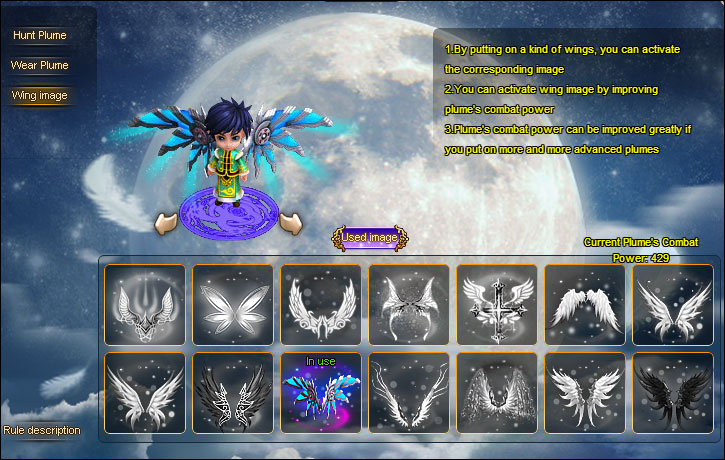Select the colorful blue wing marked In use
Screen dimensions: 725x460
coord(320,393)
